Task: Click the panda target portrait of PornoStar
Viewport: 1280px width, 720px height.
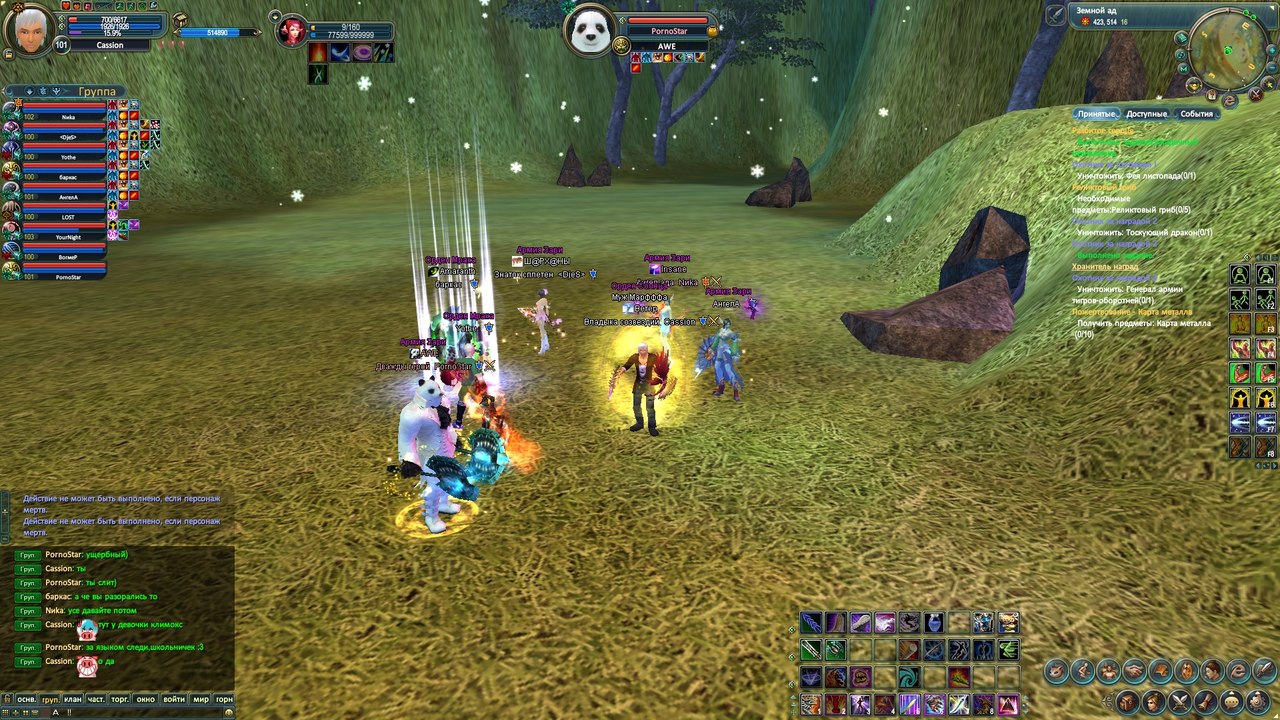Action: point(590,30)
